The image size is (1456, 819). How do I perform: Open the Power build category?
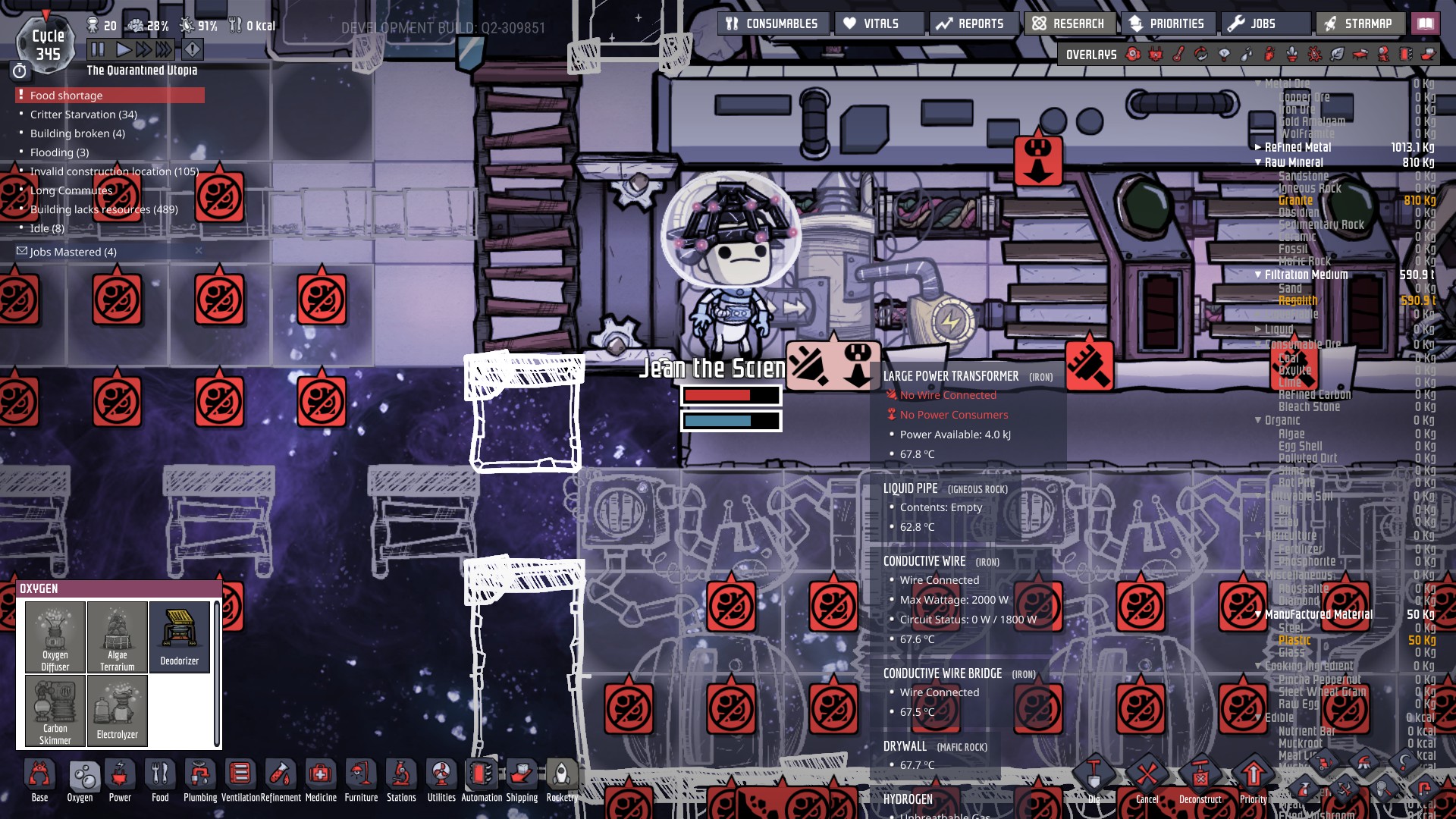click(x=120, y=780)
